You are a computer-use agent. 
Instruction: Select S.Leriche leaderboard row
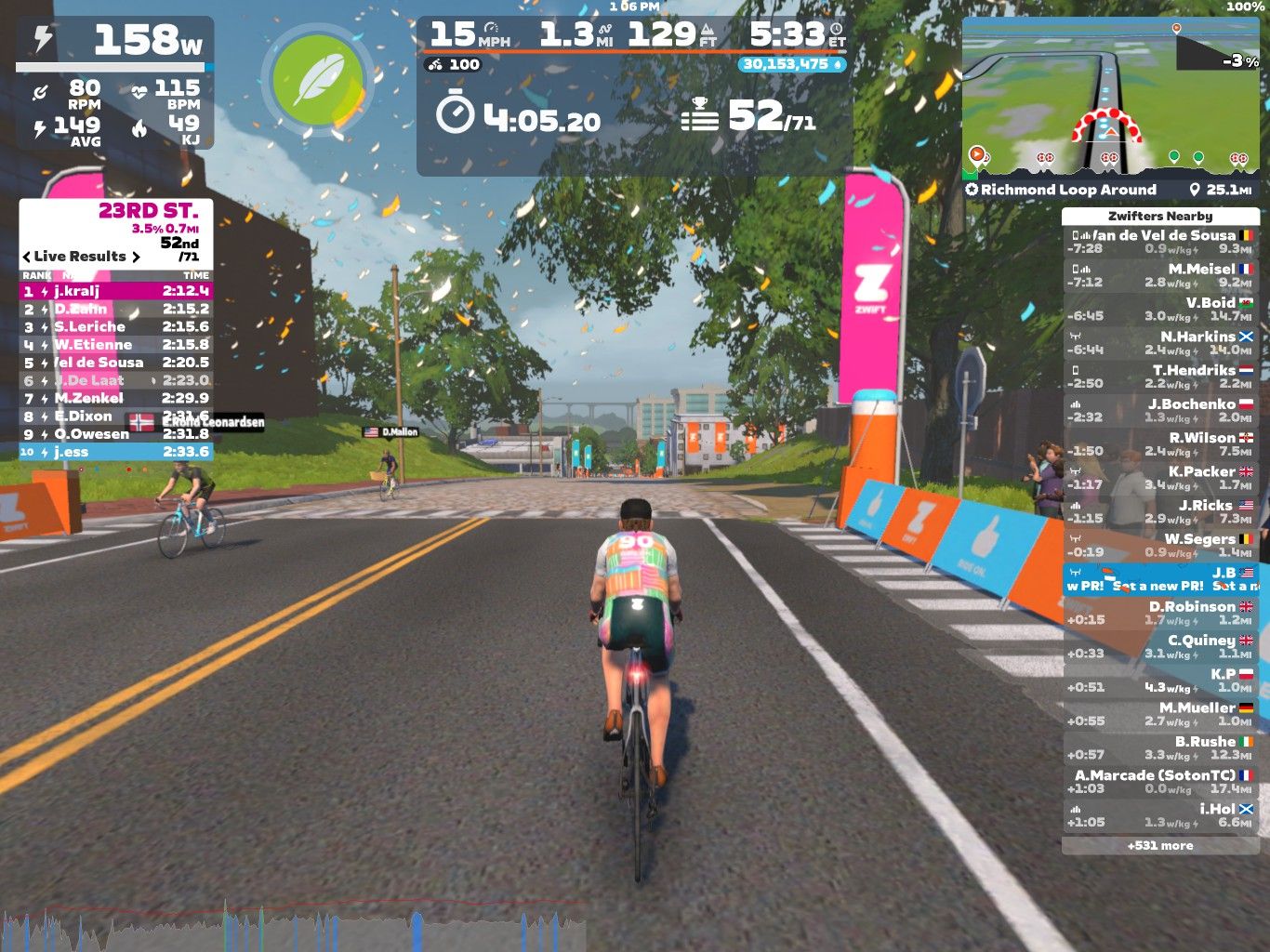[116, 326]
